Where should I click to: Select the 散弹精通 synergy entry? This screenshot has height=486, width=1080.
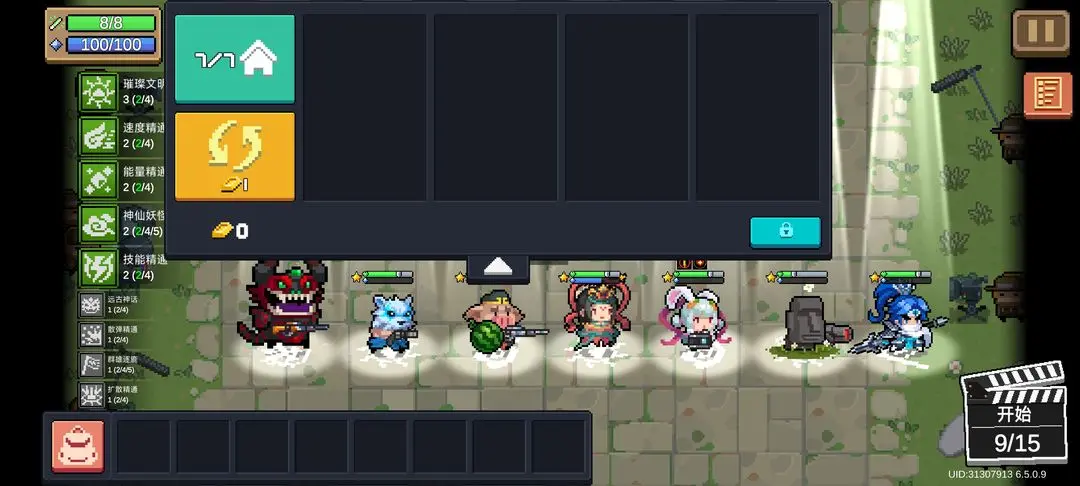tap(93, 335)
